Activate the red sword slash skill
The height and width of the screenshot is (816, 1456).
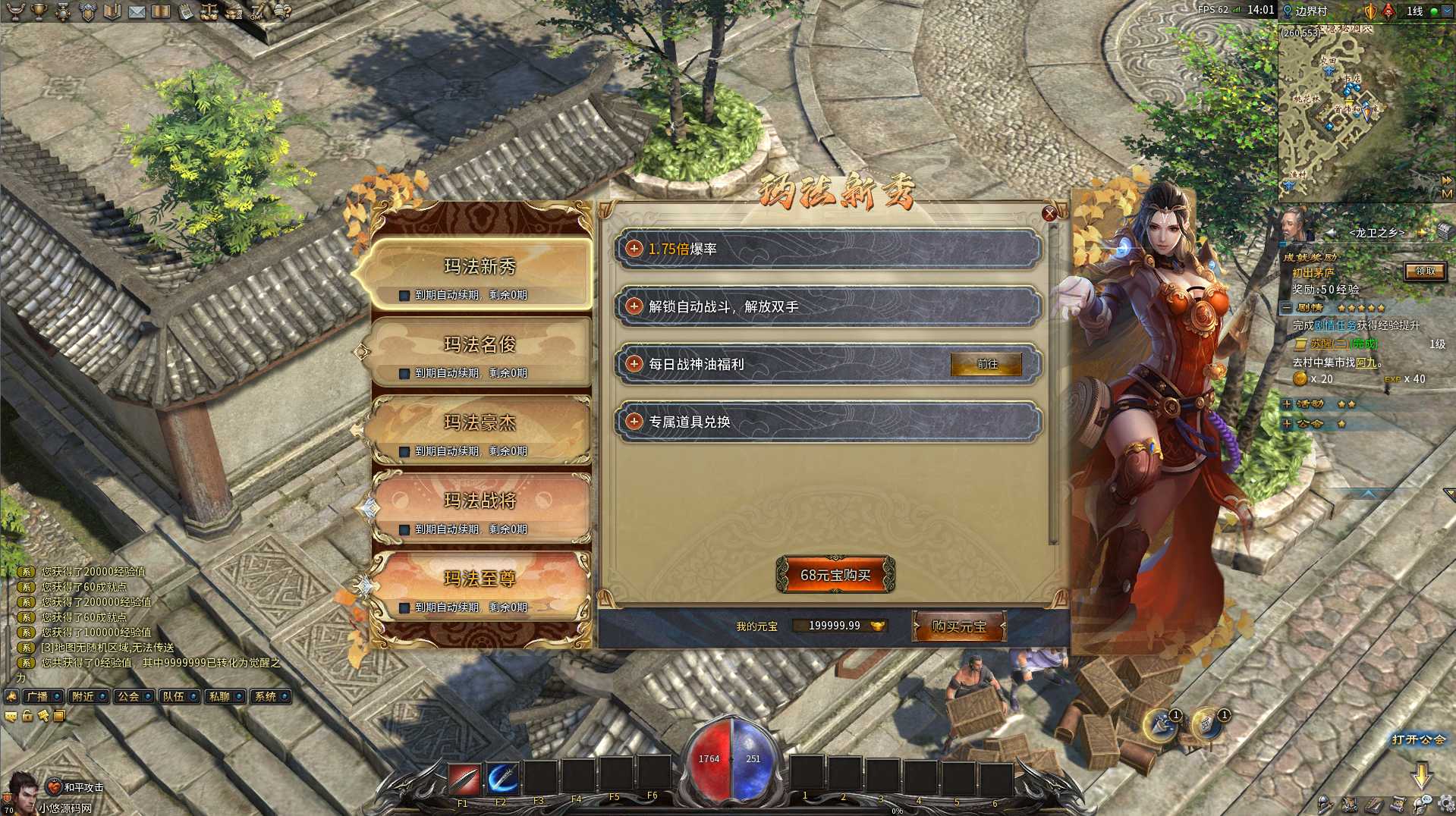464,779
